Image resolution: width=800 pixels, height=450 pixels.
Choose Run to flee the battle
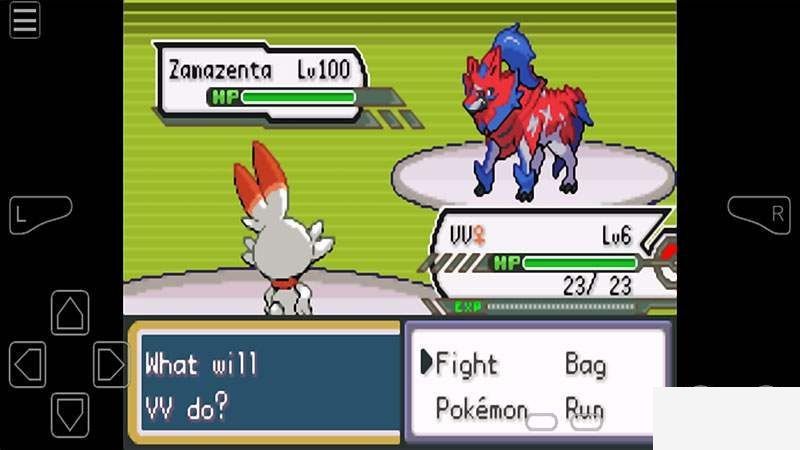tap(584, 408)
